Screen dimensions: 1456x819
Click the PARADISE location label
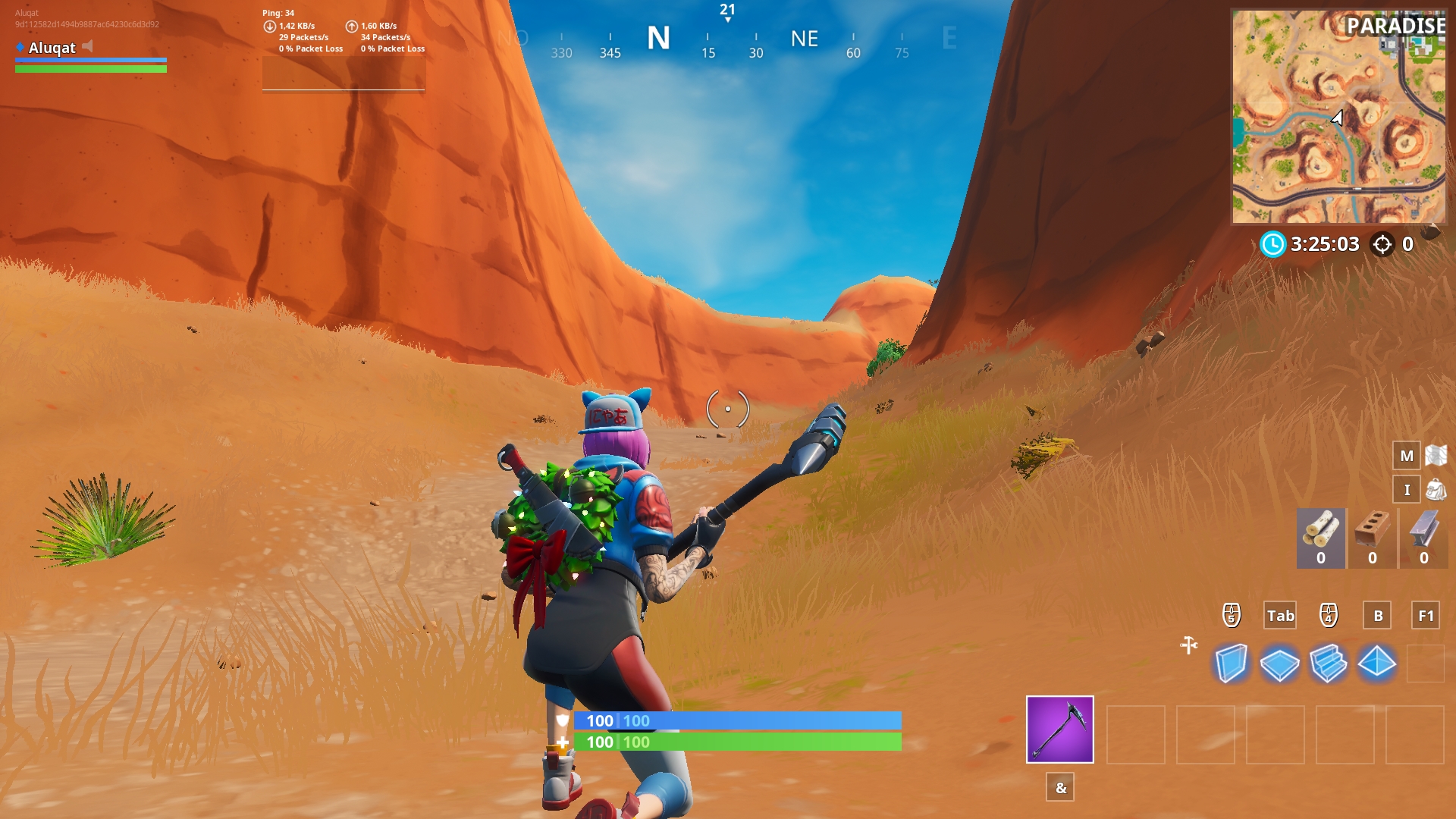pyautogui.click(x=1398, y=24)
